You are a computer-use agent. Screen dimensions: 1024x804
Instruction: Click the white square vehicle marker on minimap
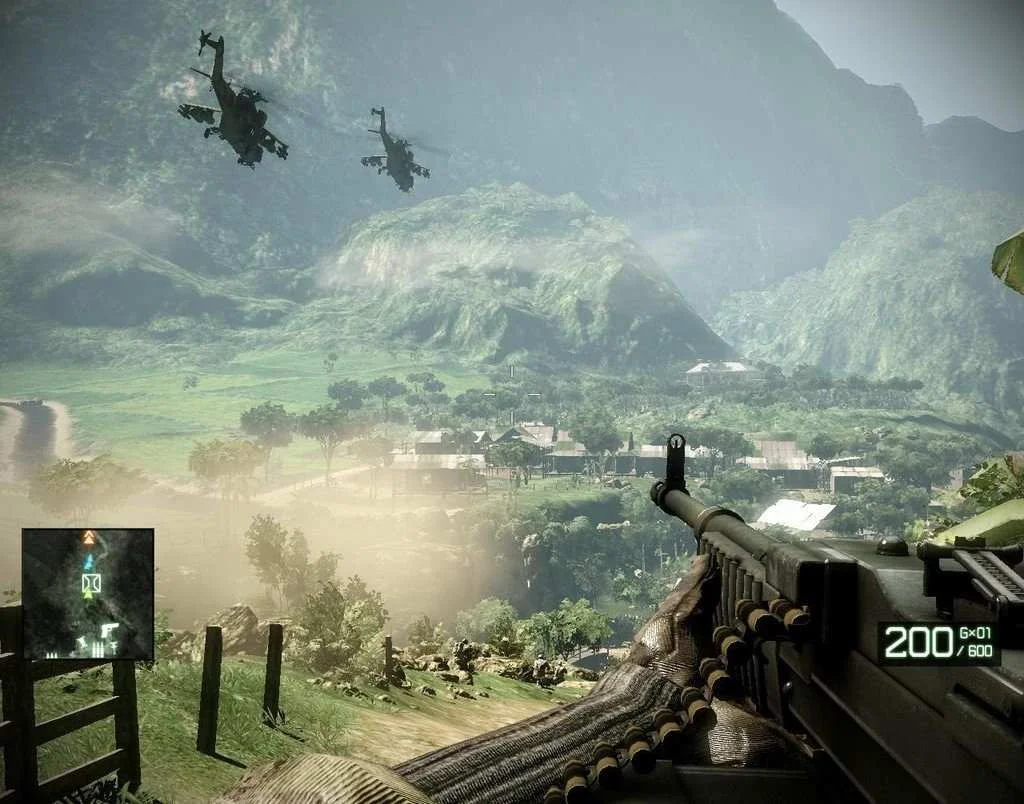tap(90, 581)
